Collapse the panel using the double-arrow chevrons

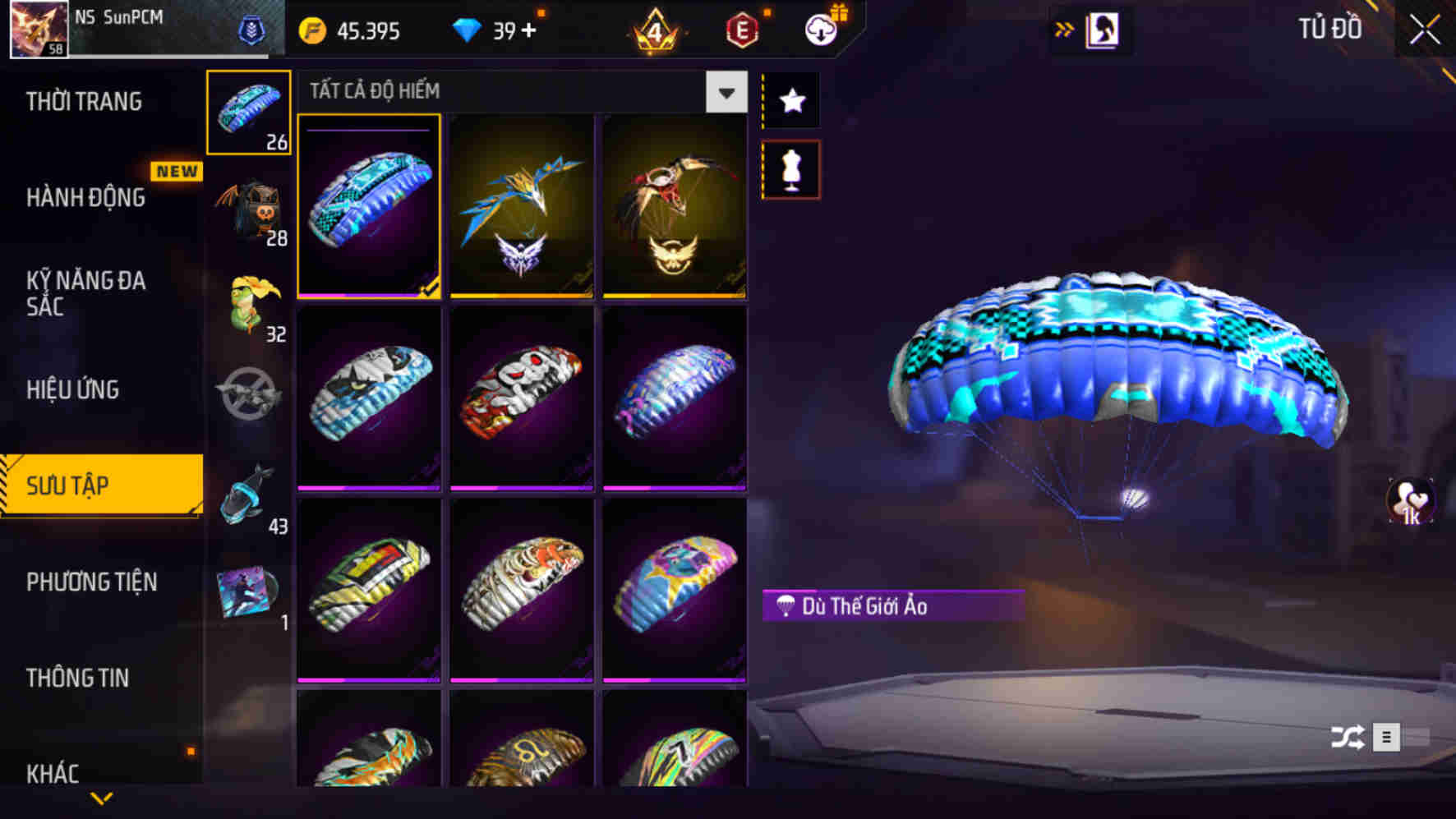pos(1064,27)
